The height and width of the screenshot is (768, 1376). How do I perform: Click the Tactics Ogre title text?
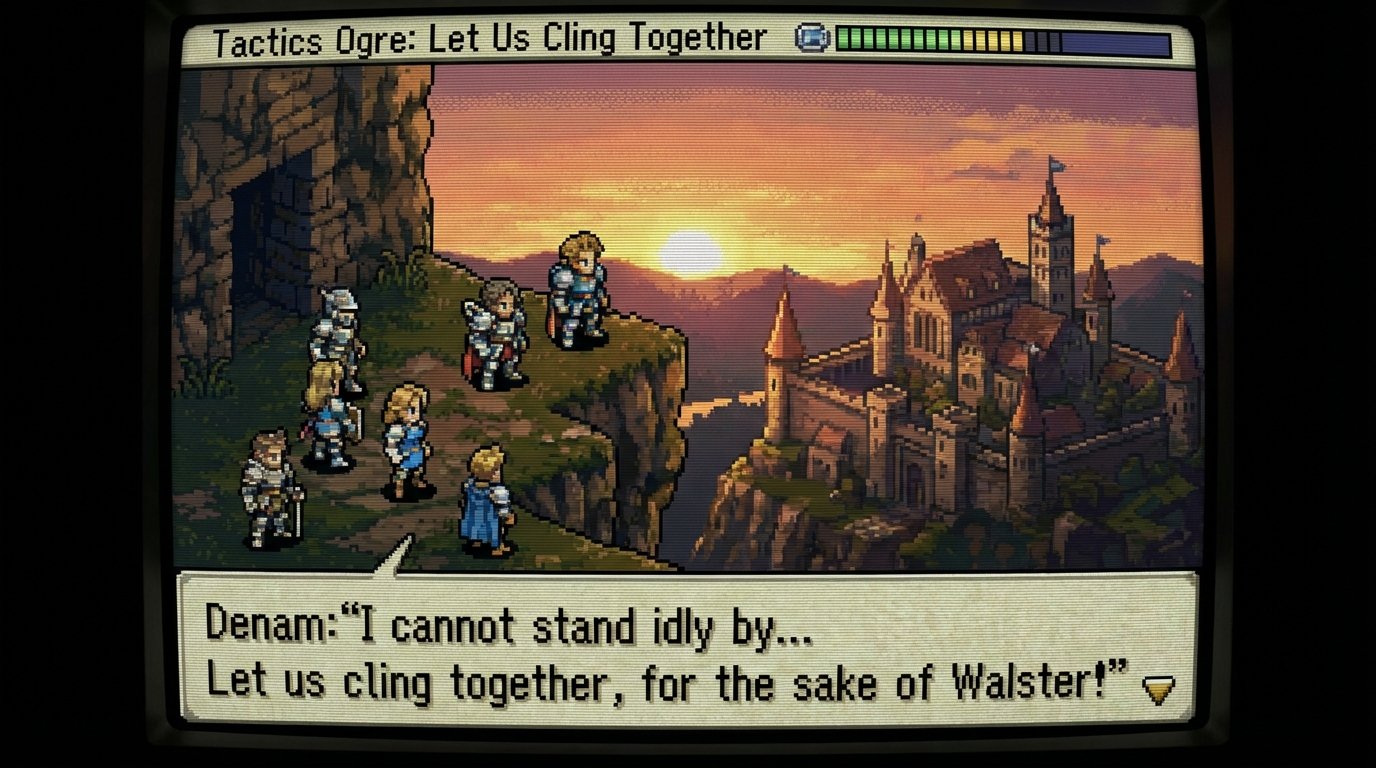tap(480, 38)
